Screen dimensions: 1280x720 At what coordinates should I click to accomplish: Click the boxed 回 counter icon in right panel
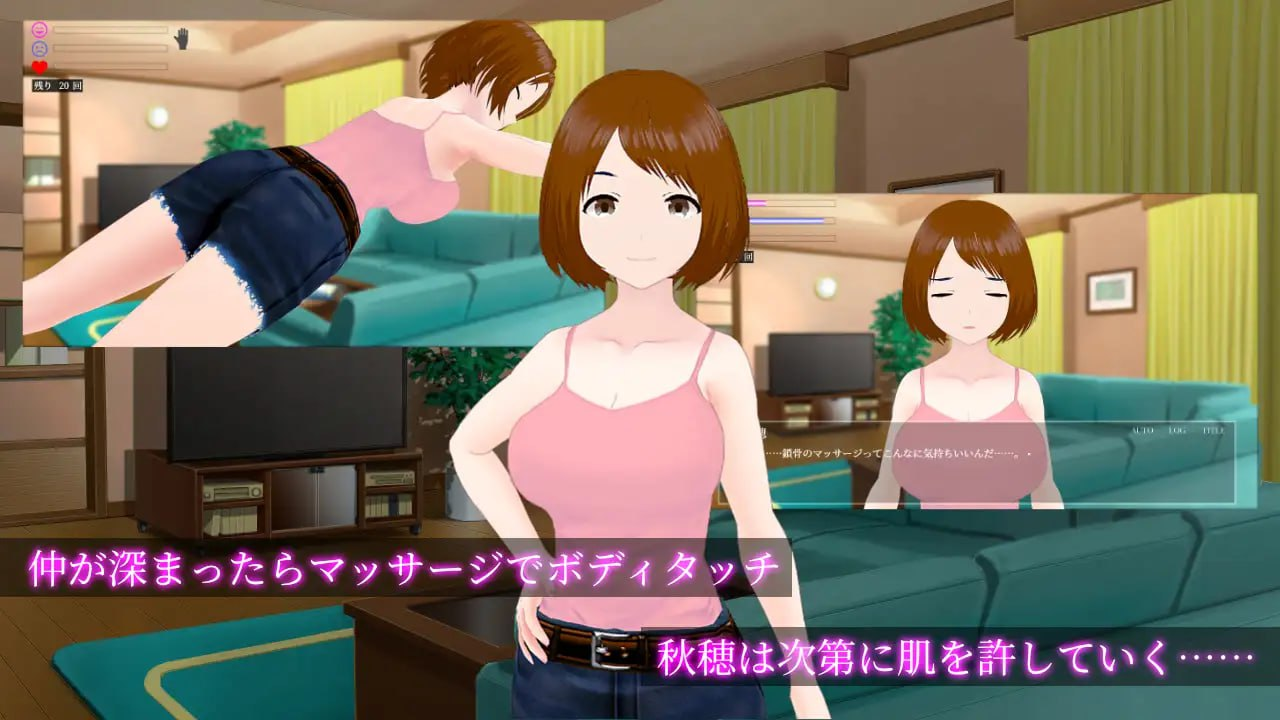(749, 256)
